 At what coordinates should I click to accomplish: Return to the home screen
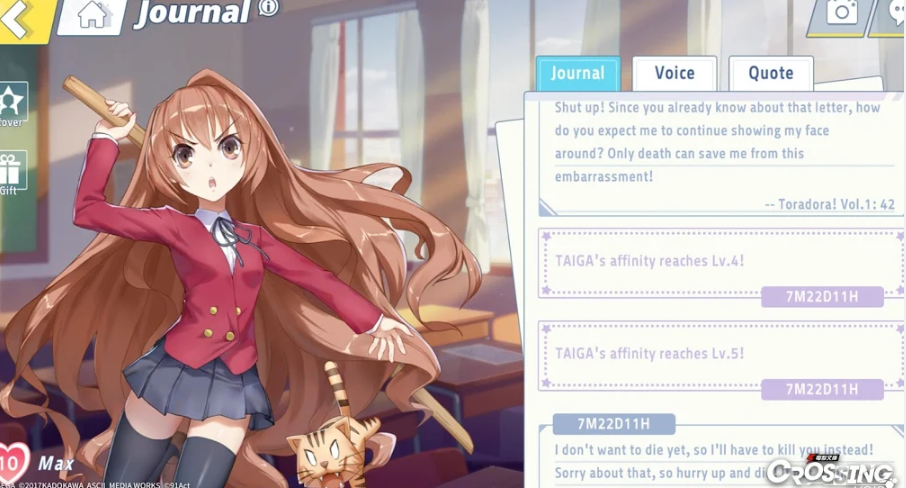pyautogui.click(x=92, y=14)
